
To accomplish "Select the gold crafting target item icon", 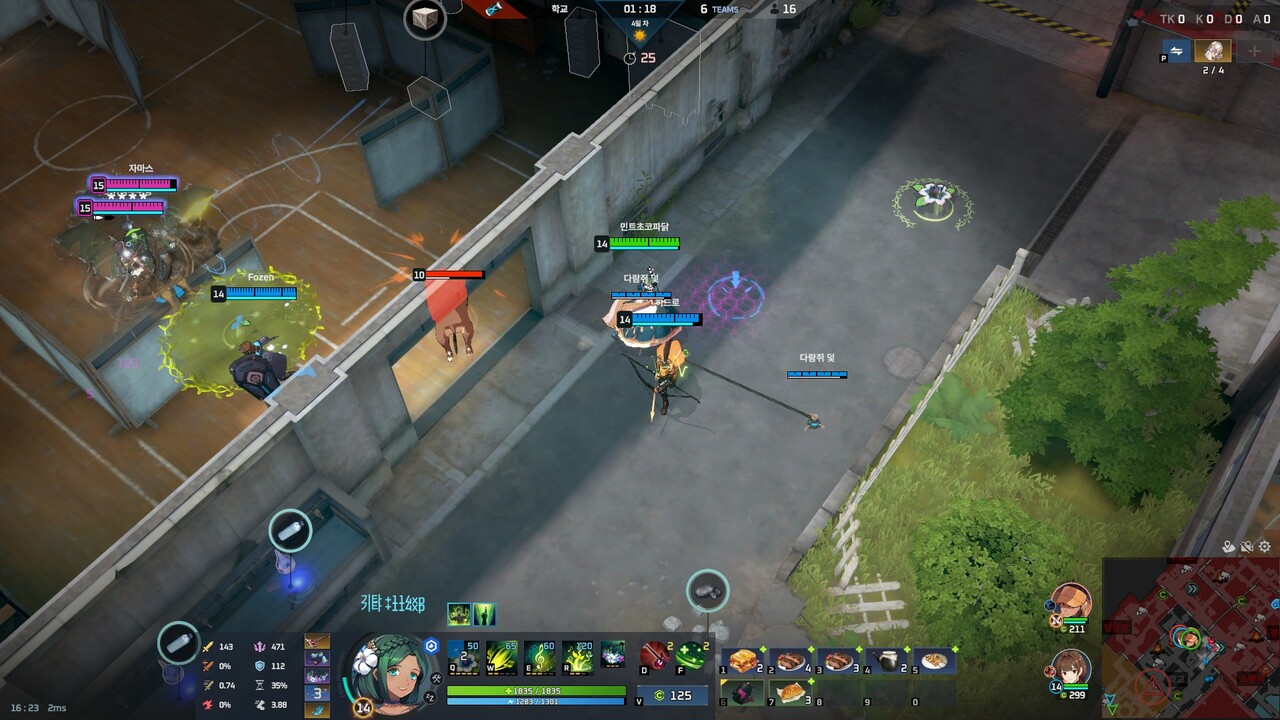I will click(1213, 51).
